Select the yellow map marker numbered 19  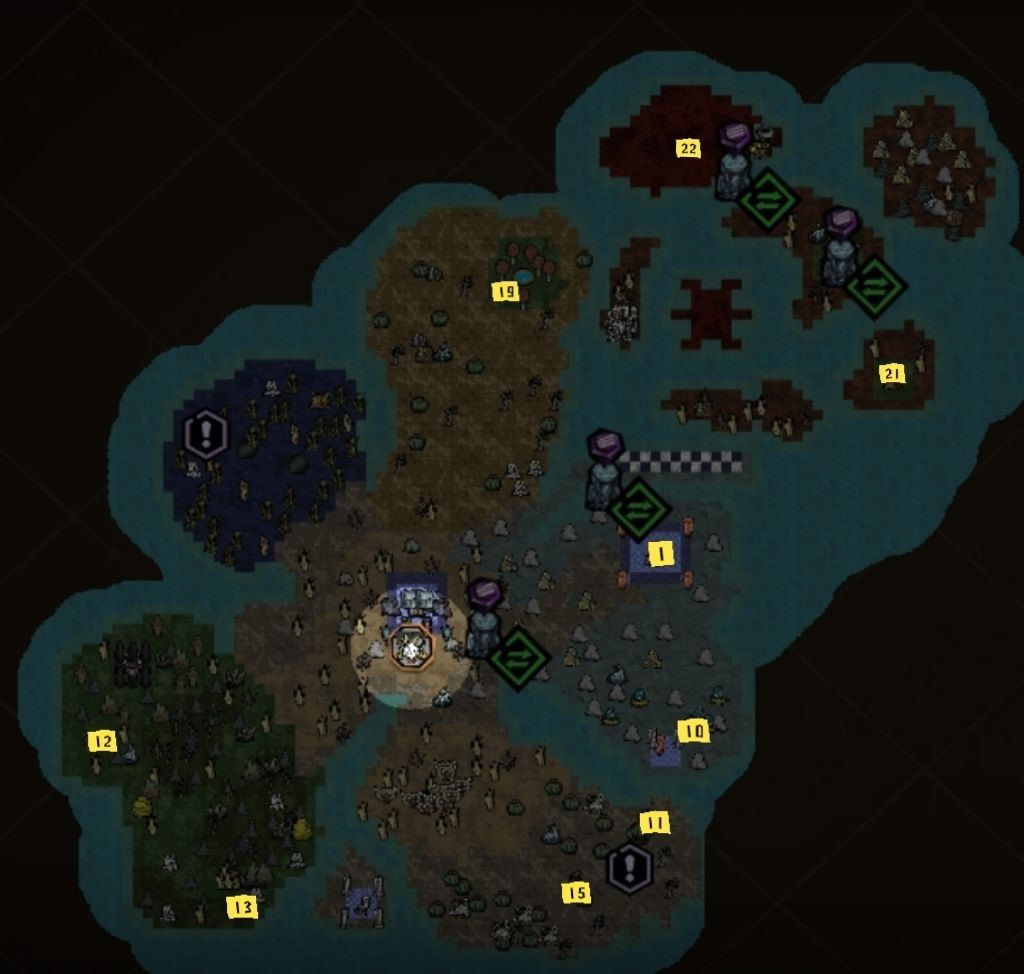[x=506, y=292]
